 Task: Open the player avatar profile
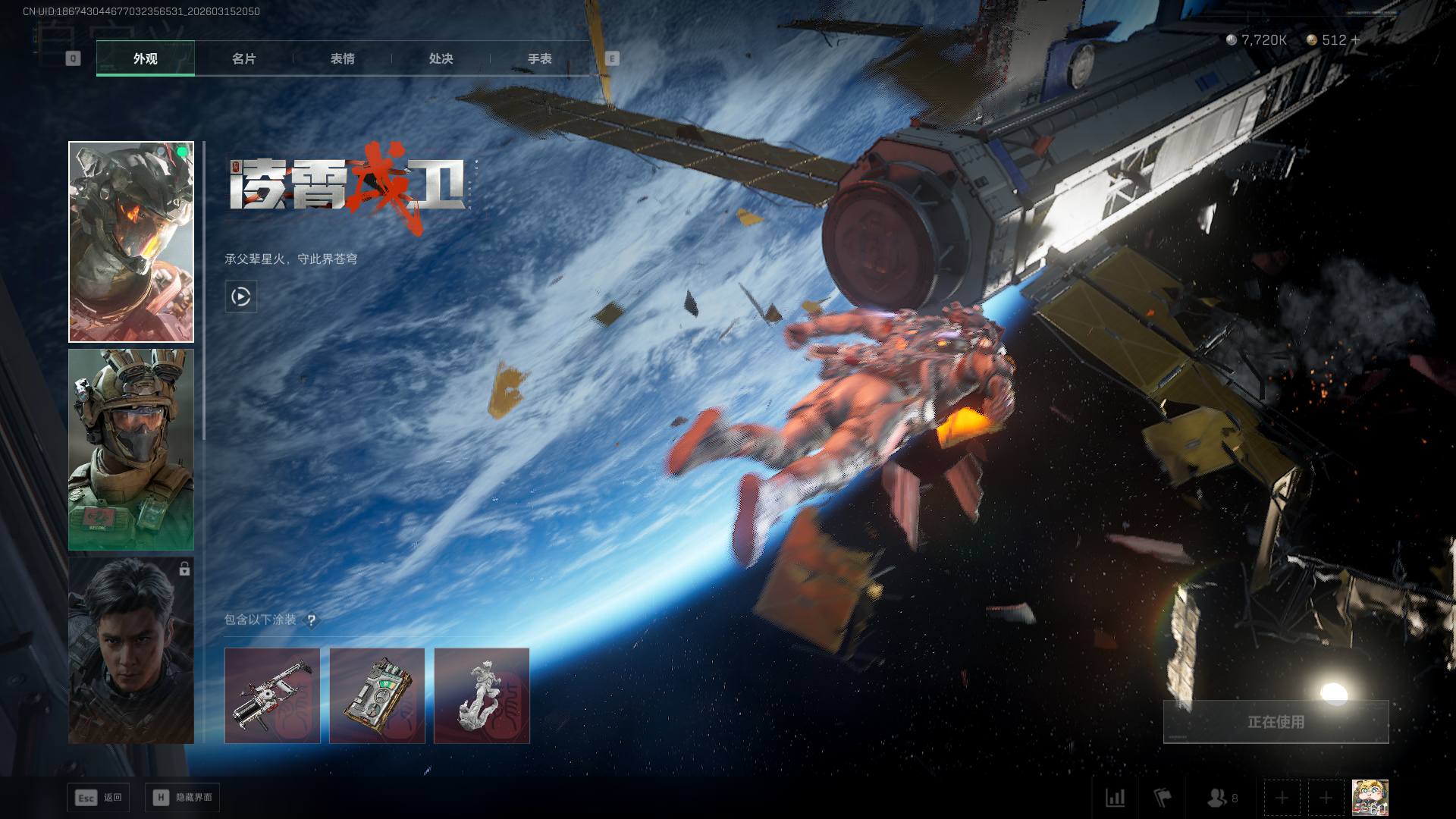point(1370,798)
